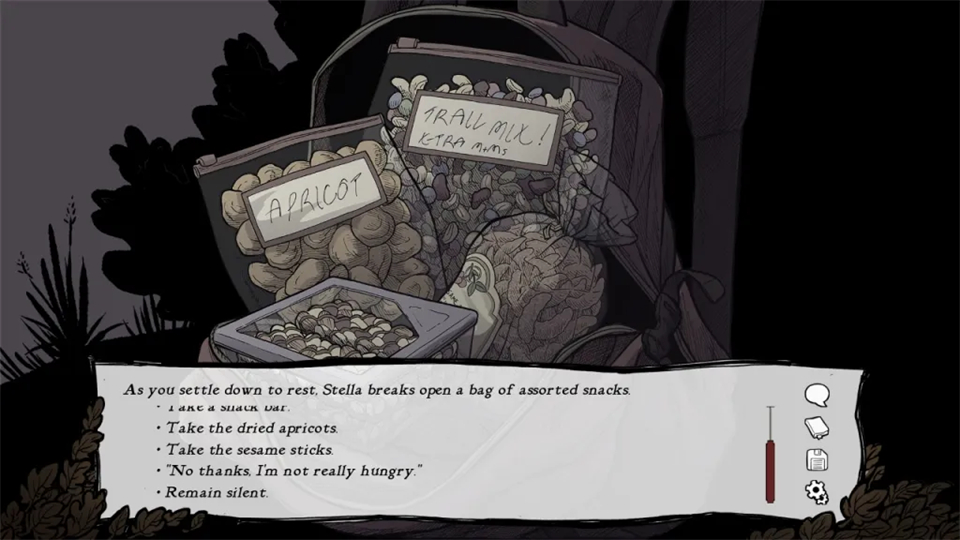
Task: Click the floppy disk save icon
Action: [x=817, y=460]
